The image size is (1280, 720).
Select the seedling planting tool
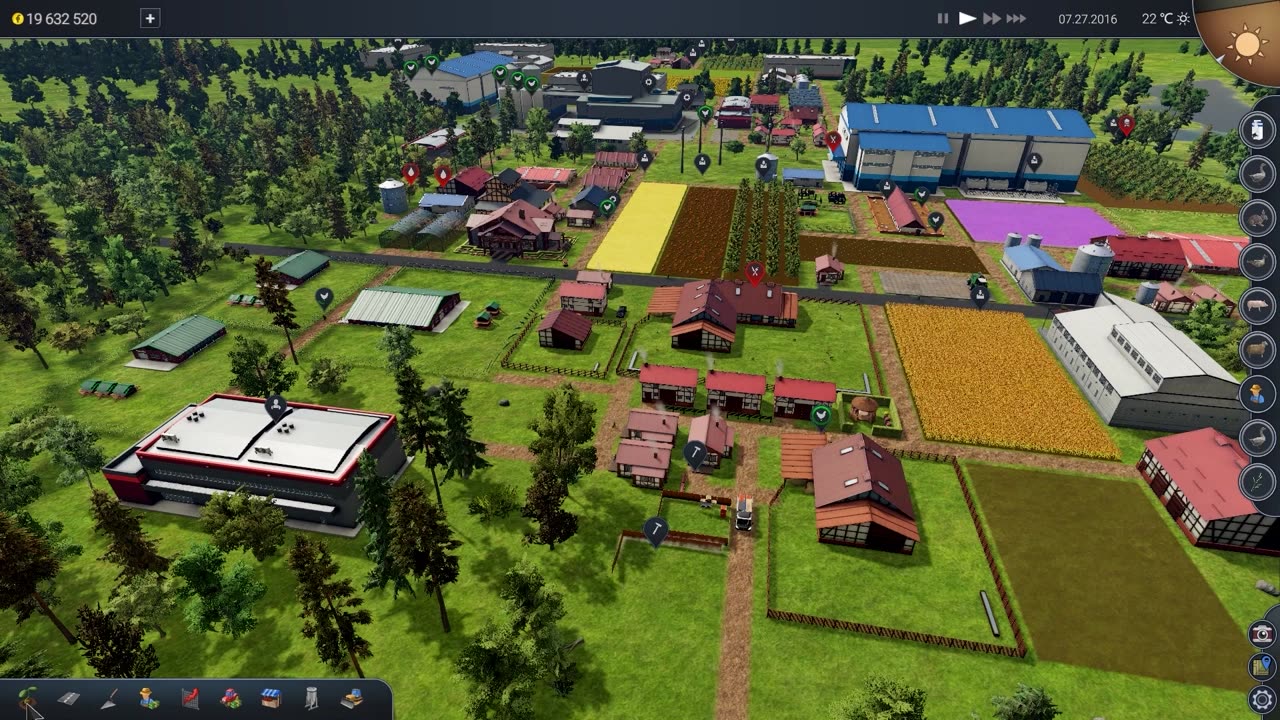click(x=28, y=698)
